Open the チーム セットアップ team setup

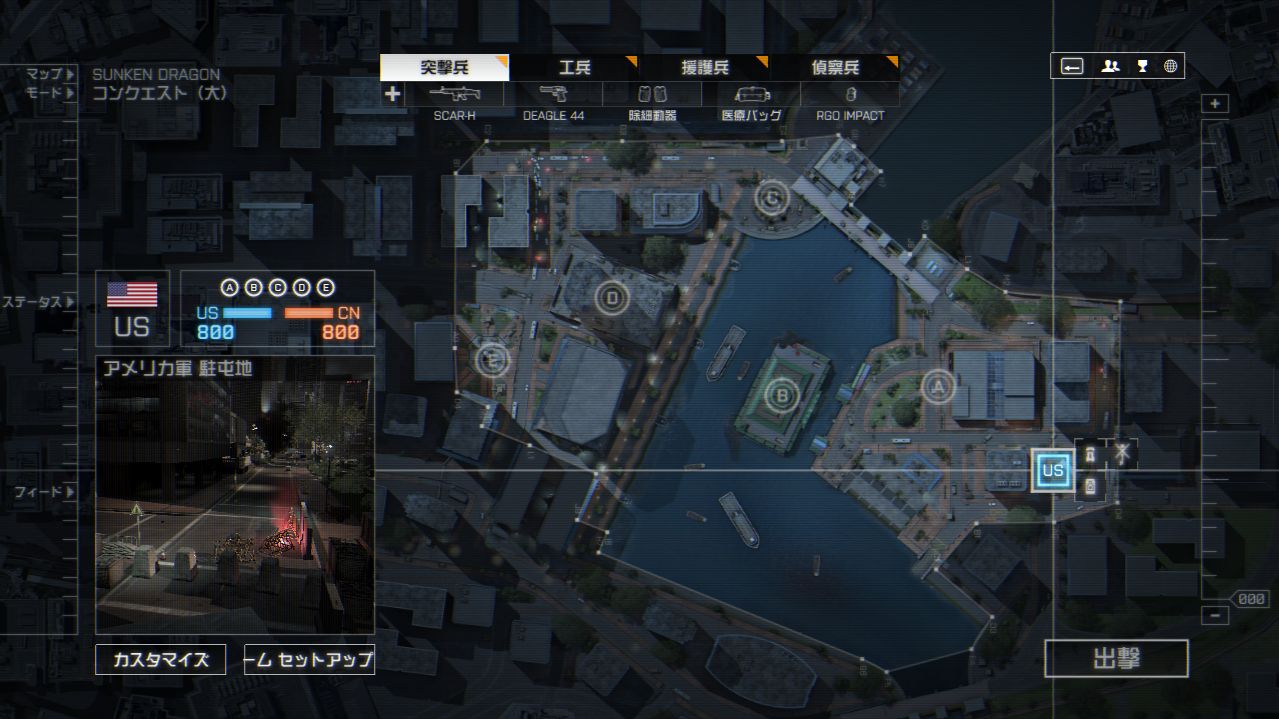click(309, 660)
